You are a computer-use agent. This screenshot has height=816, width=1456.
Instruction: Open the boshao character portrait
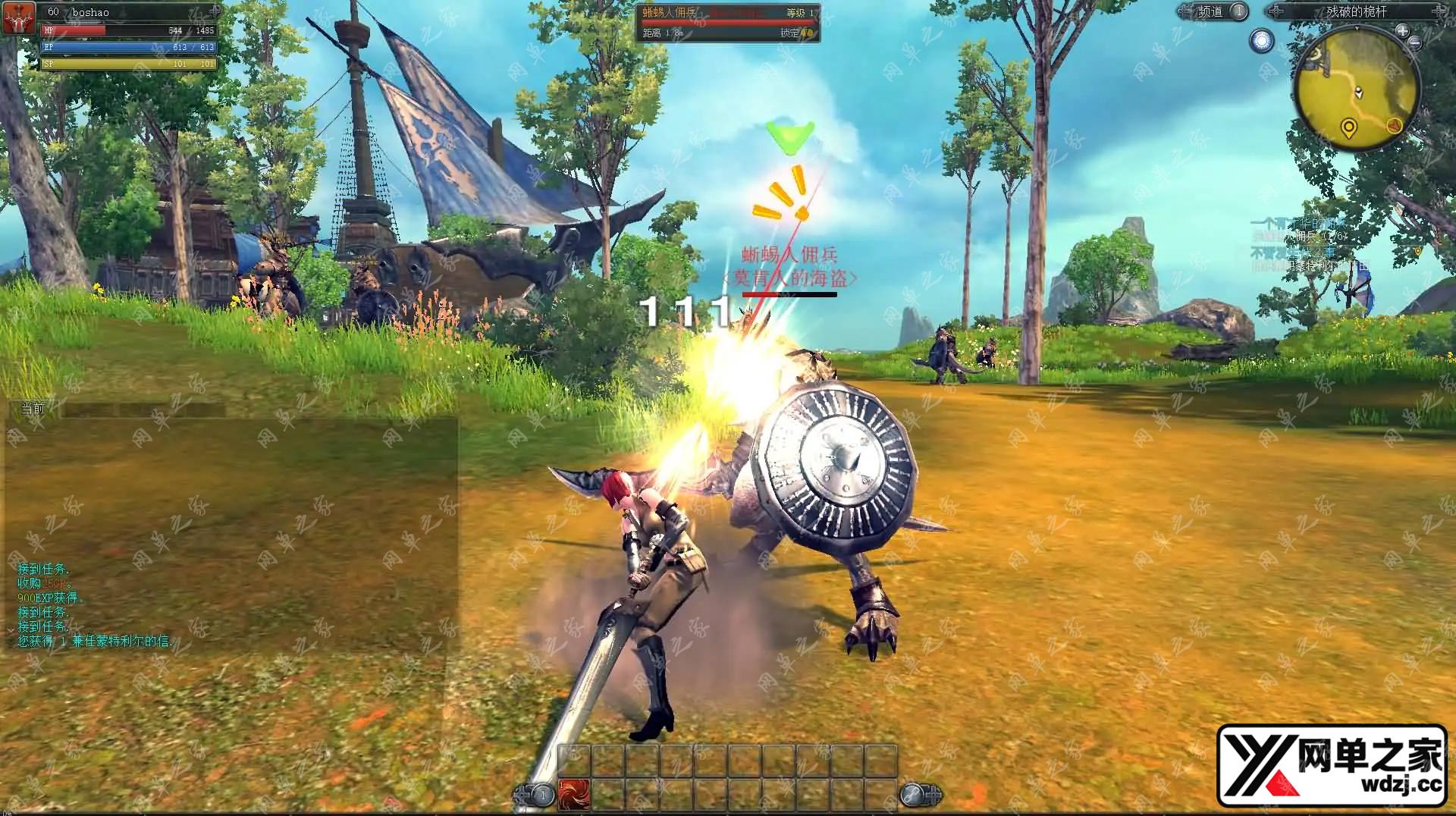[19, 17]
